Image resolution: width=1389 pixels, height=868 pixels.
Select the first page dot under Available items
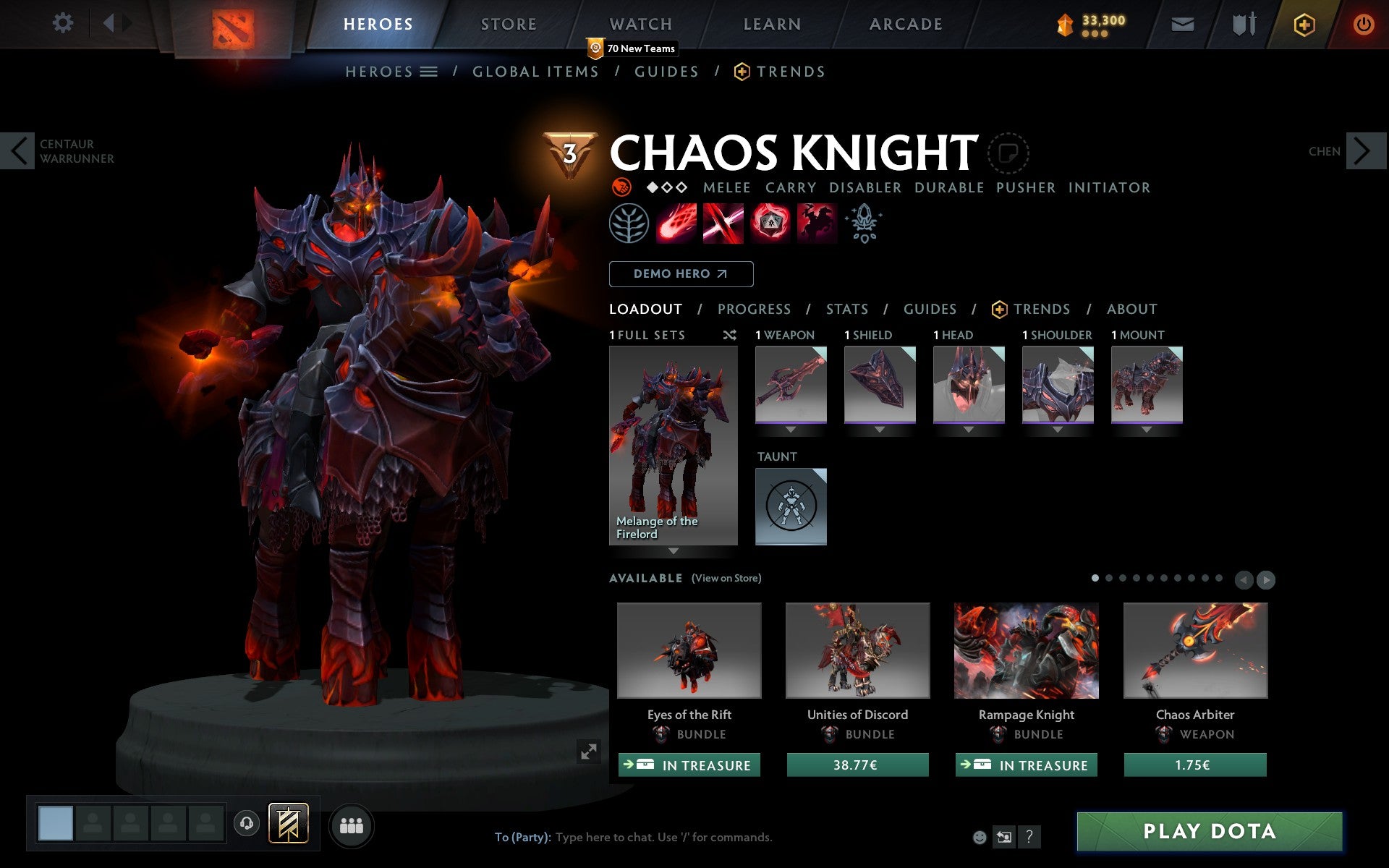tap(1095, 578)
